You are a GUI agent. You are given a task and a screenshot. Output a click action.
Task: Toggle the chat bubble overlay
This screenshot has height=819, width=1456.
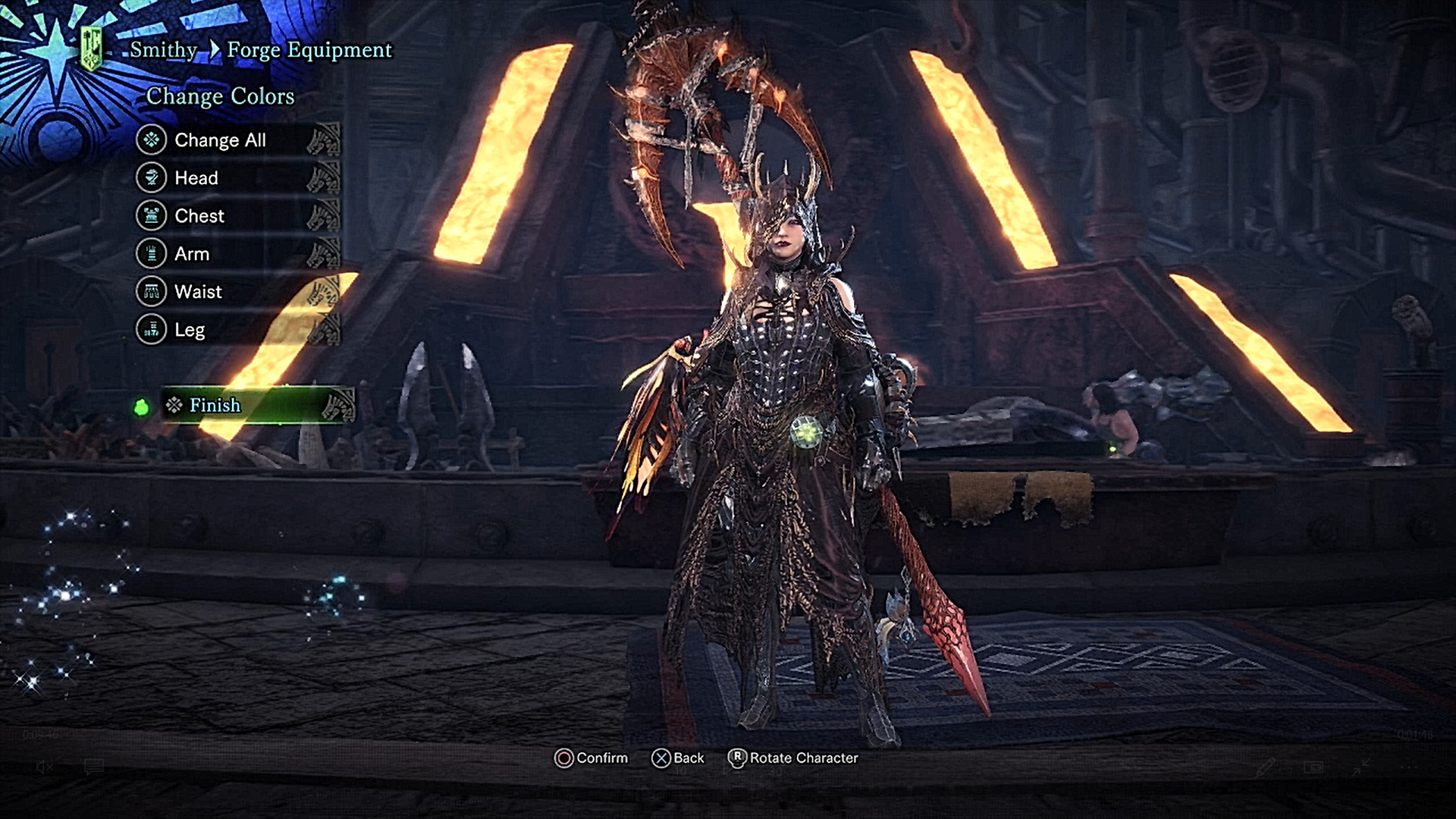point(94,766)
